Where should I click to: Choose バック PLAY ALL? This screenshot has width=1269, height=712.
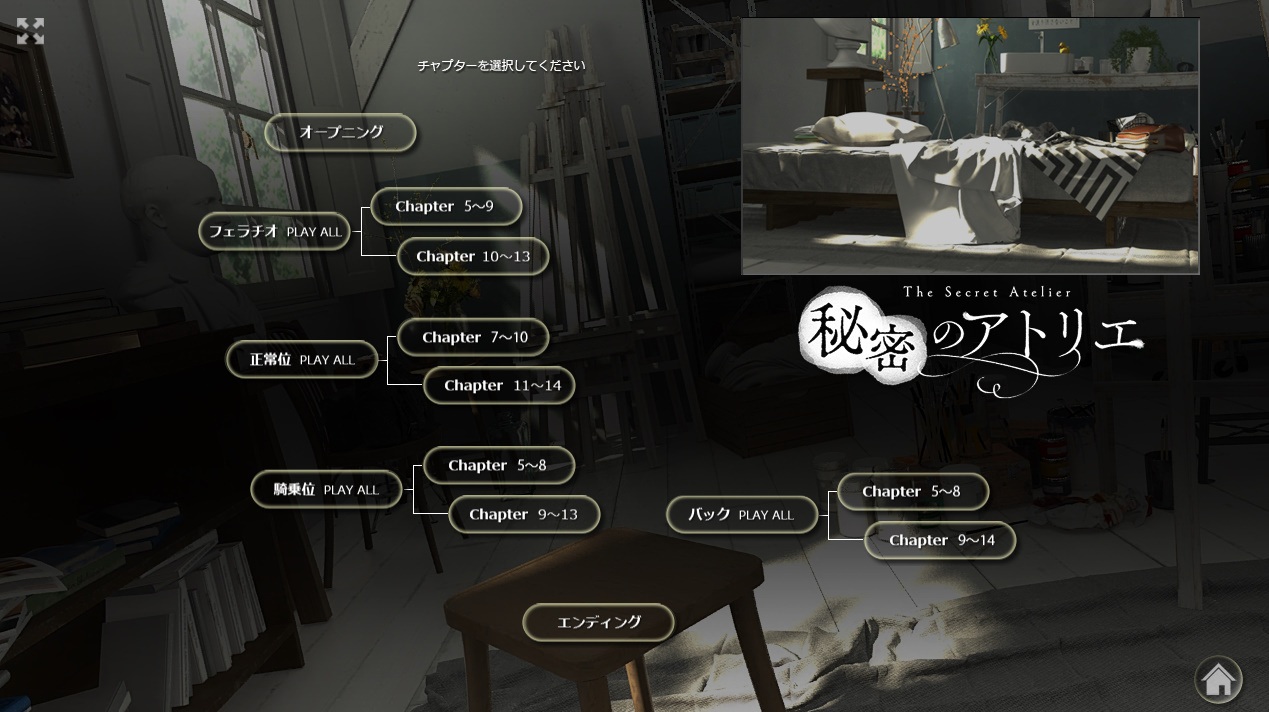tap(742, 514)
